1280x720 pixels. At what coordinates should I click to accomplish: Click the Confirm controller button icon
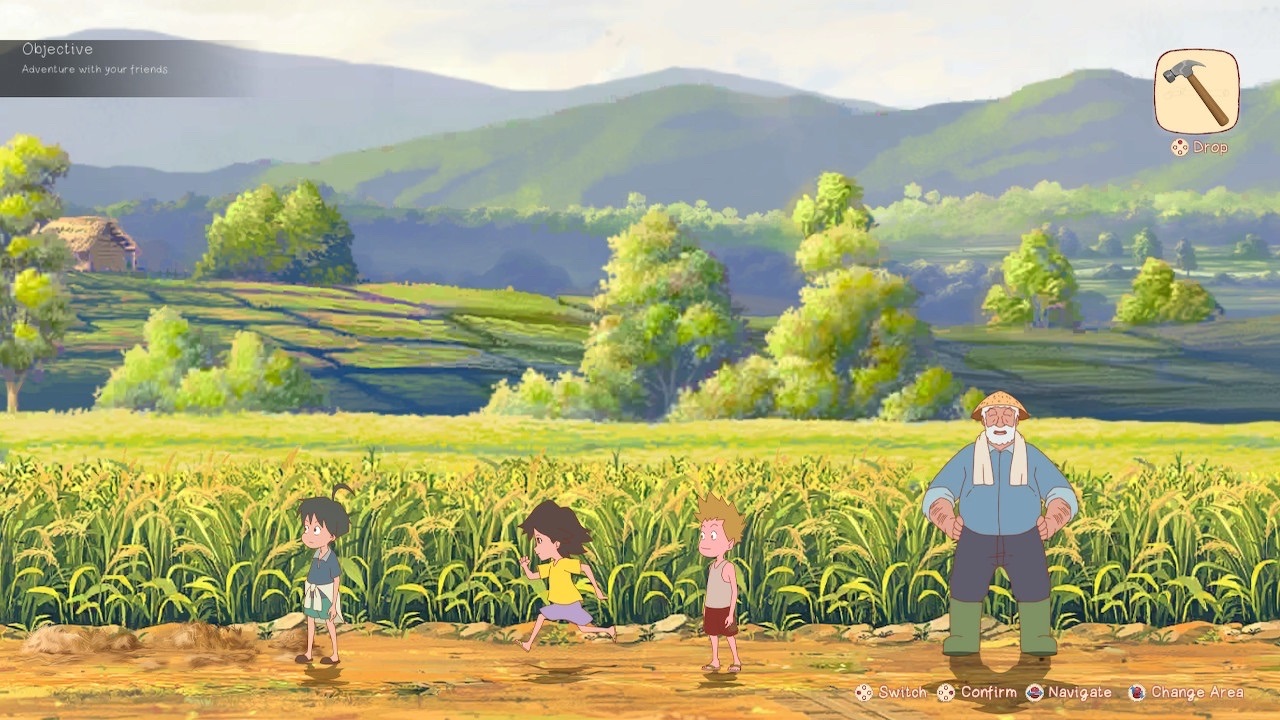948,692
